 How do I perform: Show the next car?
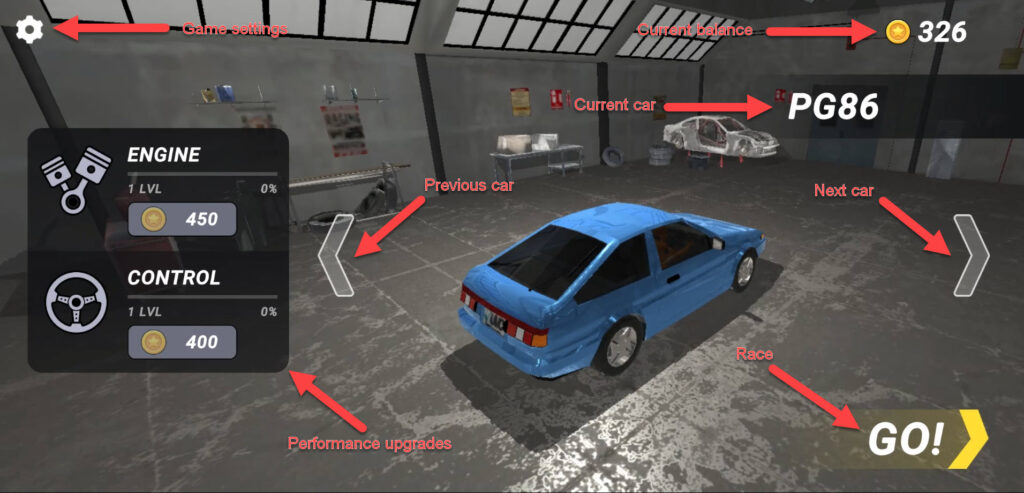(970, 255)
